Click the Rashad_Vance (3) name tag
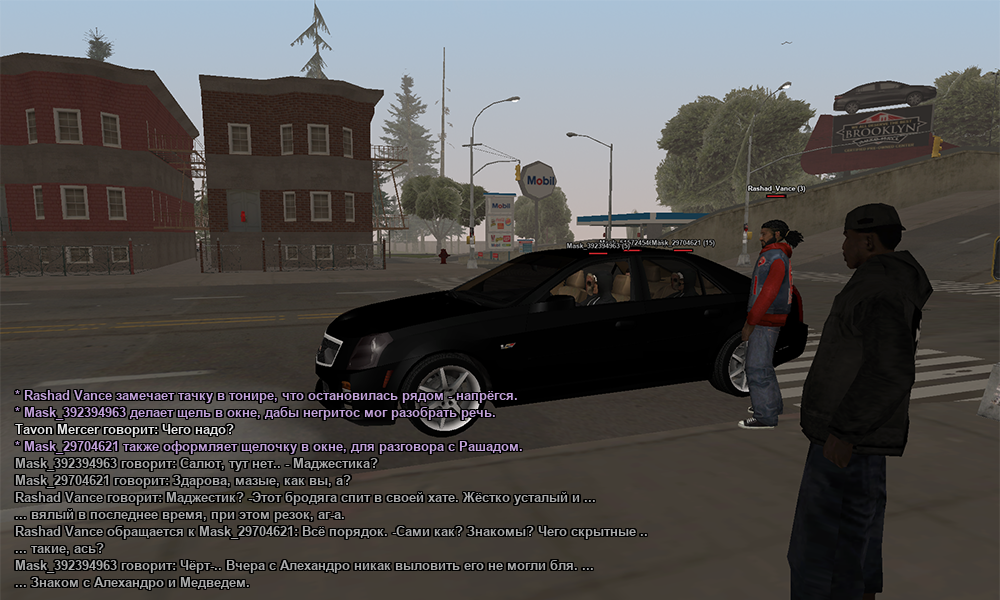The image size is (1000, 600). (776, 188)
